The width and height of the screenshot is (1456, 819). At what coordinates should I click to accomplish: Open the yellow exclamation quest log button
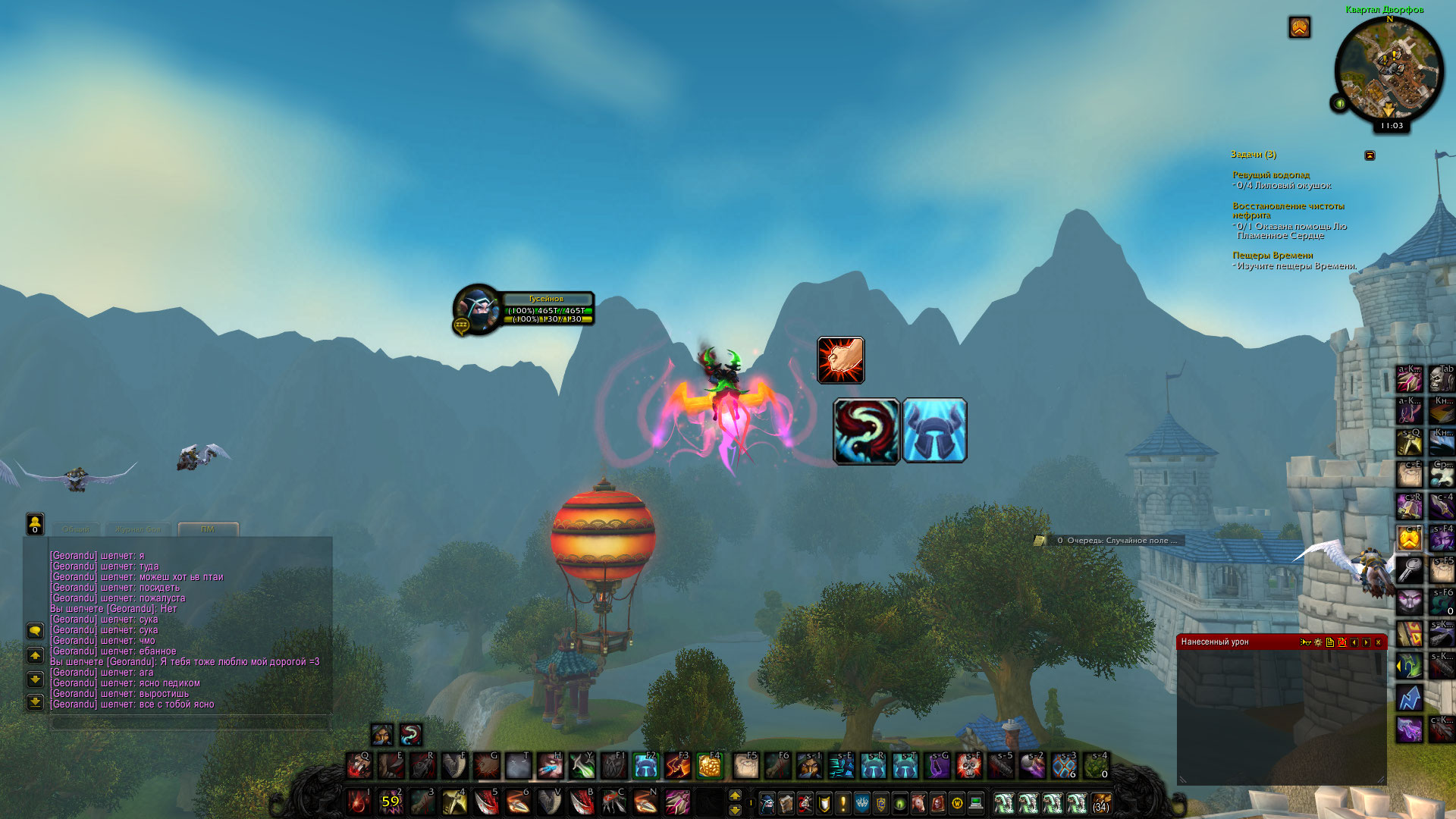[843, 802]
